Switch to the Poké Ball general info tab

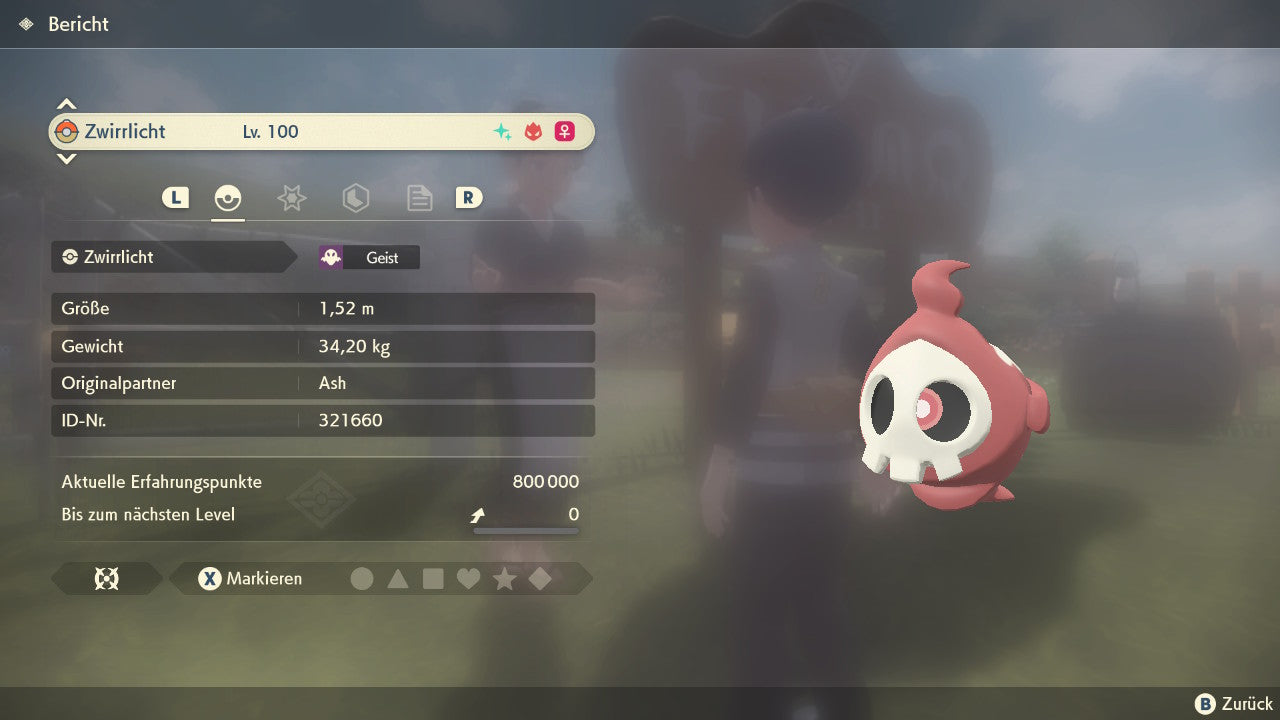tap(228, 198)
